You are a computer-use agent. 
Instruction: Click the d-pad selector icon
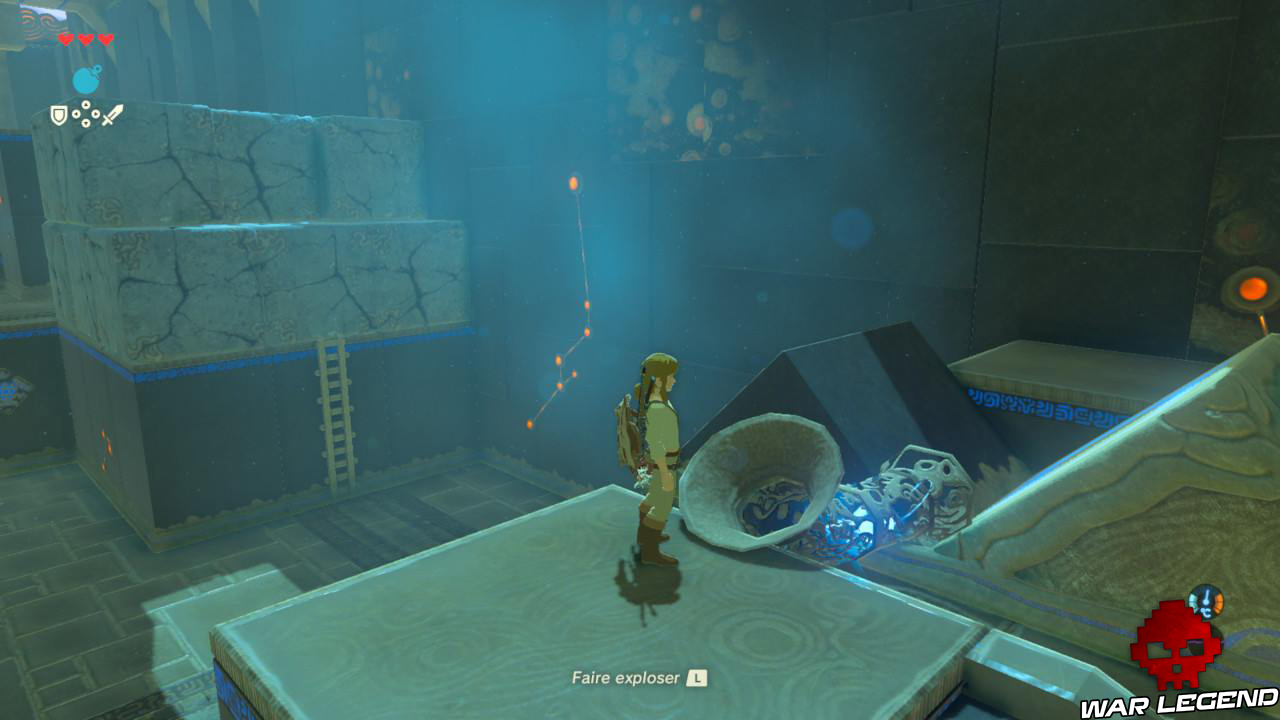click(x=86, y=113)
